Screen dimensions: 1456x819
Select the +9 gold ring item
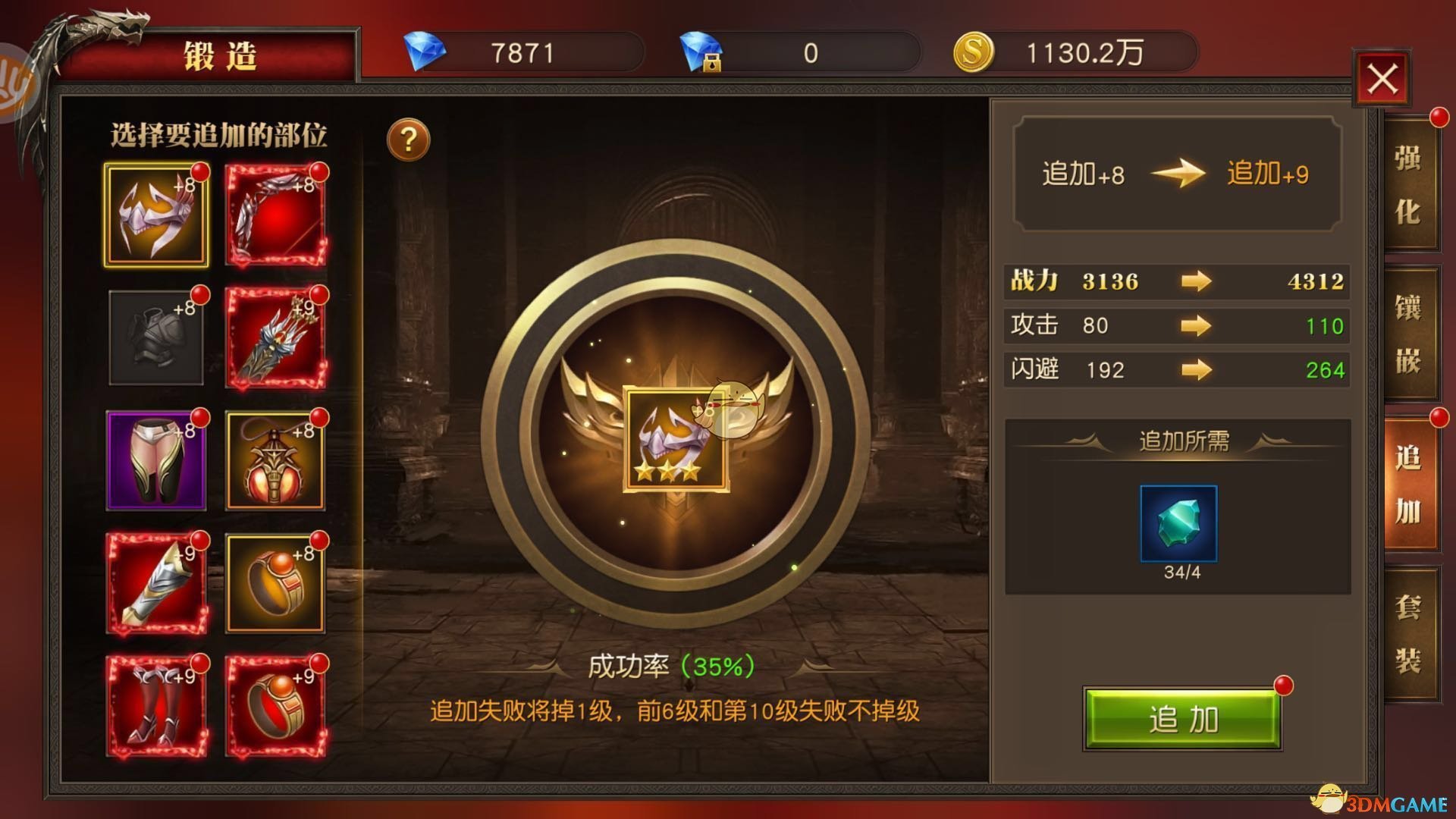pyautogui.click(x=276, y=705)
